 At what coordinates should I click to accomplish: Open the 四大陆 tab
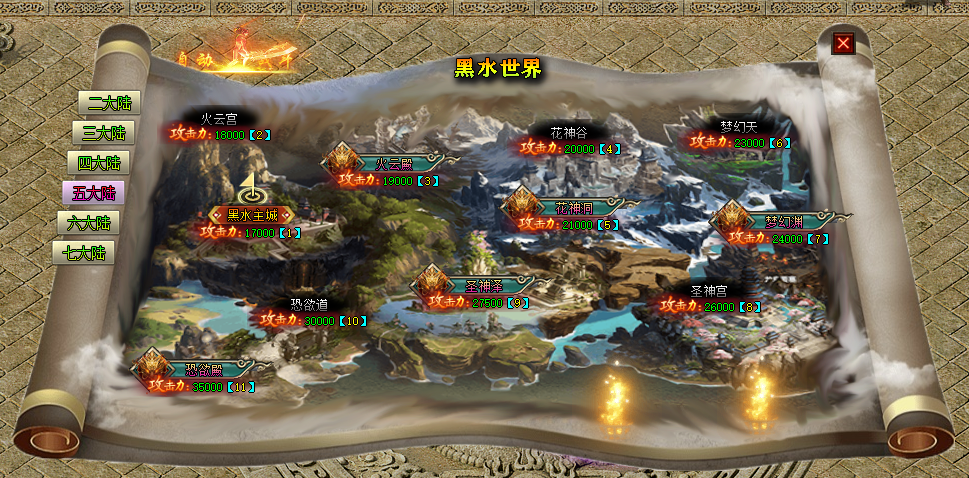coord(99,162)
